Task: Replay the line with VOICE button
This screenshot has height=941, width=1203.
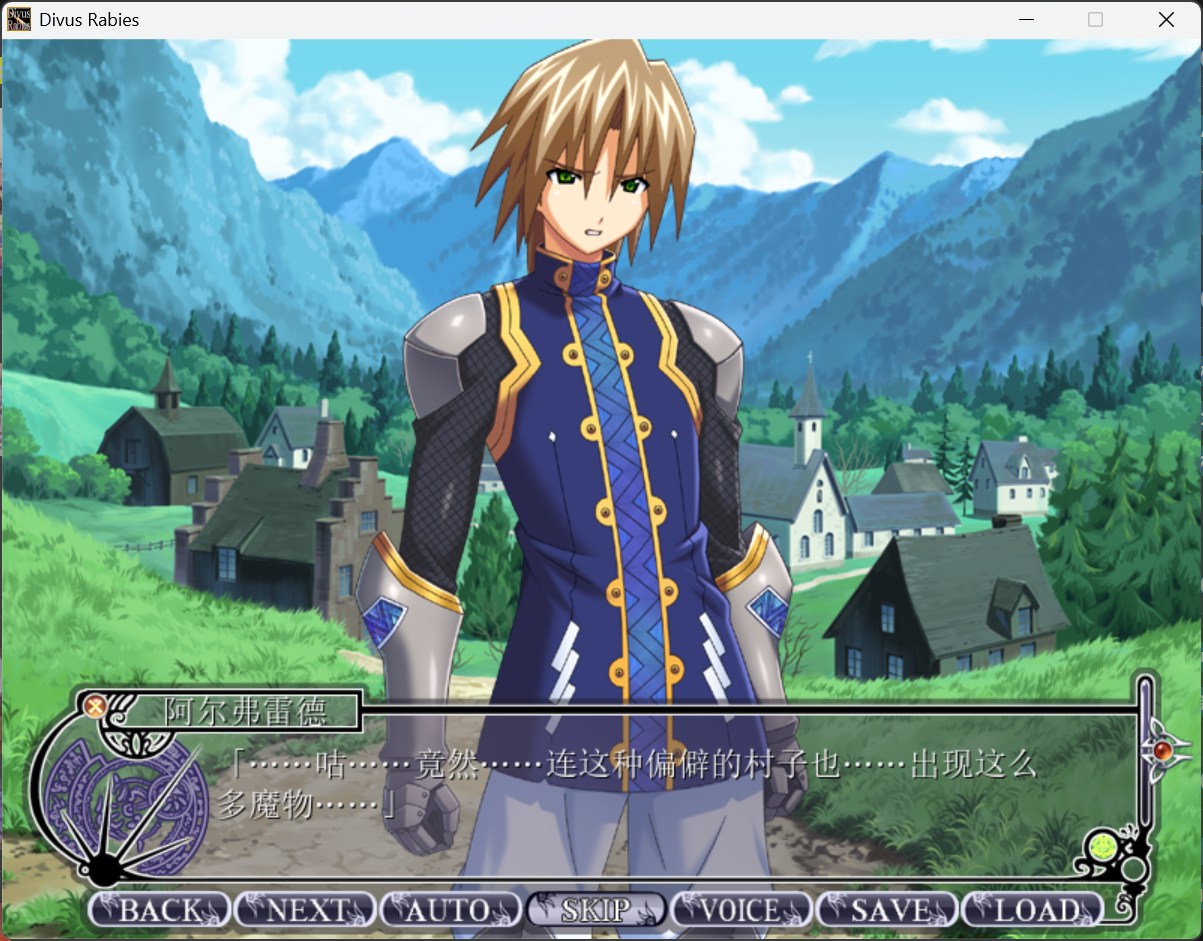Action: (x=741, y=910)
